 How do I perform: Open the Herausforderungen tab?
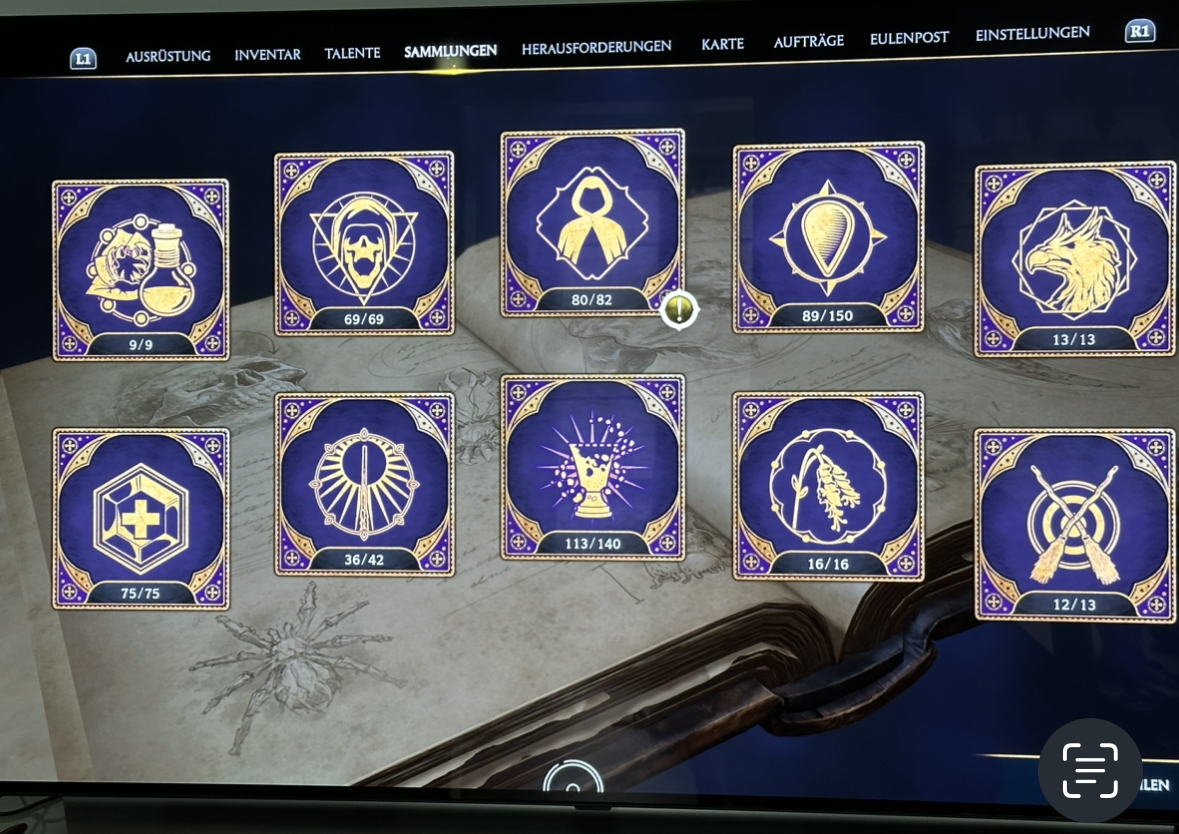[596, 47]
